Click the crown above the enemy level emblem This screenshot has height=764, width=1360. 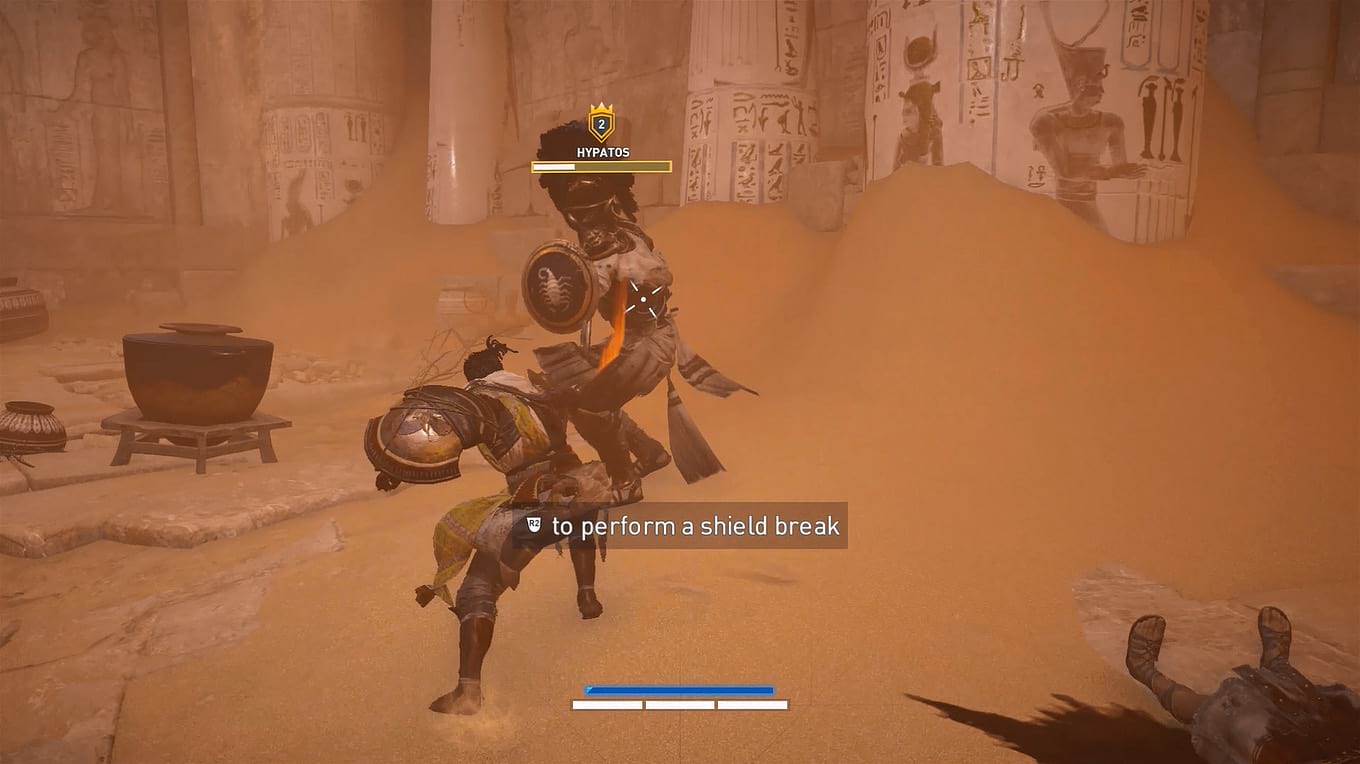click(x=601, y=108)
